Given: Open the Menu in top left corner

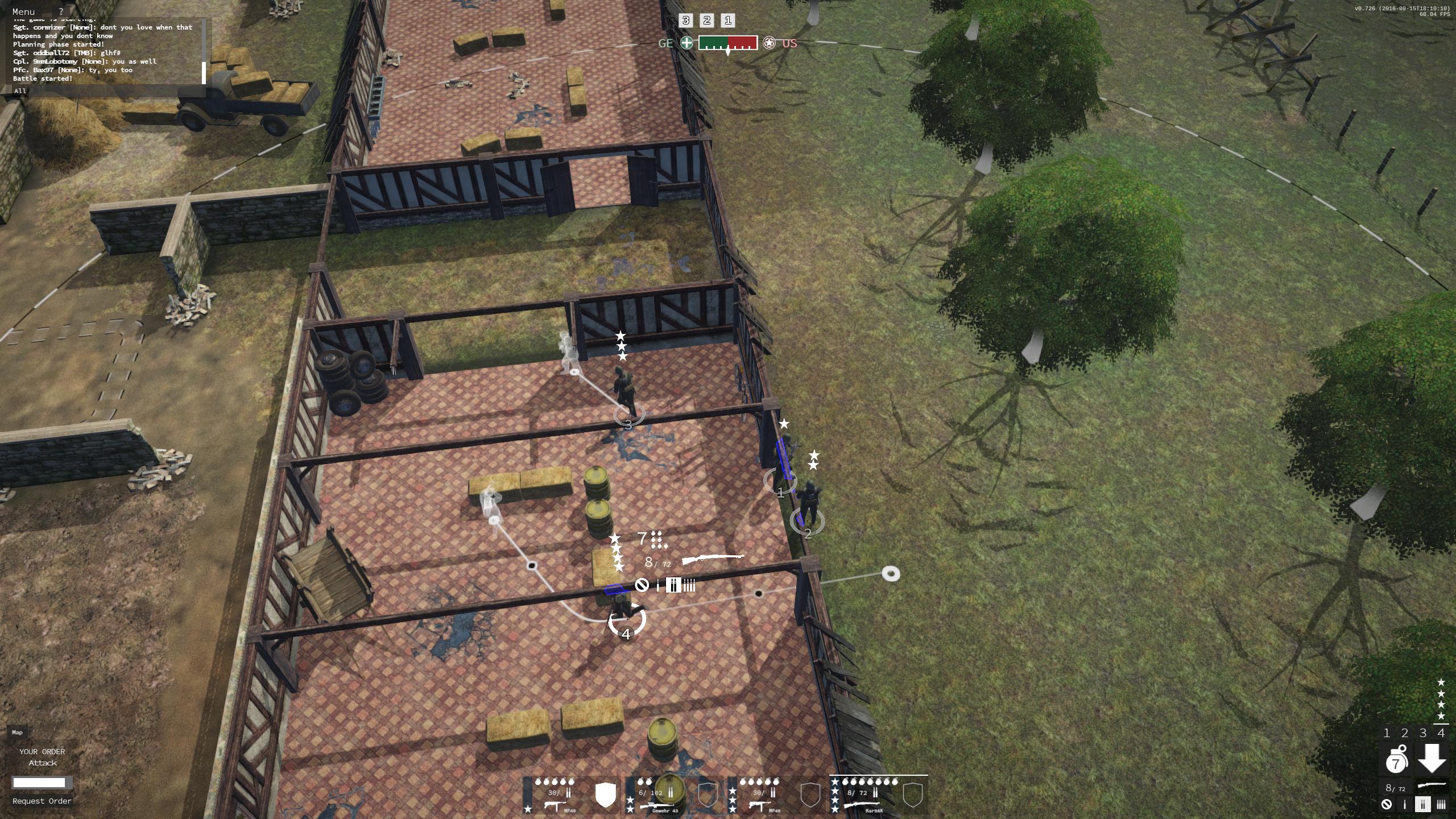Looking at the screenshot, I should [x=24, y=11].
